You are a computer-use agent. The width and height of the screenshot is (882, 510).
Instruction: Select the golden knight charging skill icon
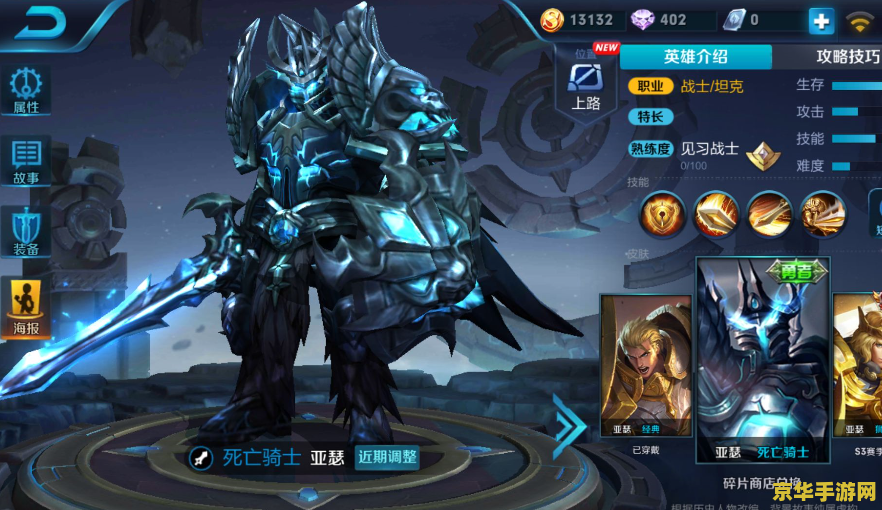pos(823,212)
